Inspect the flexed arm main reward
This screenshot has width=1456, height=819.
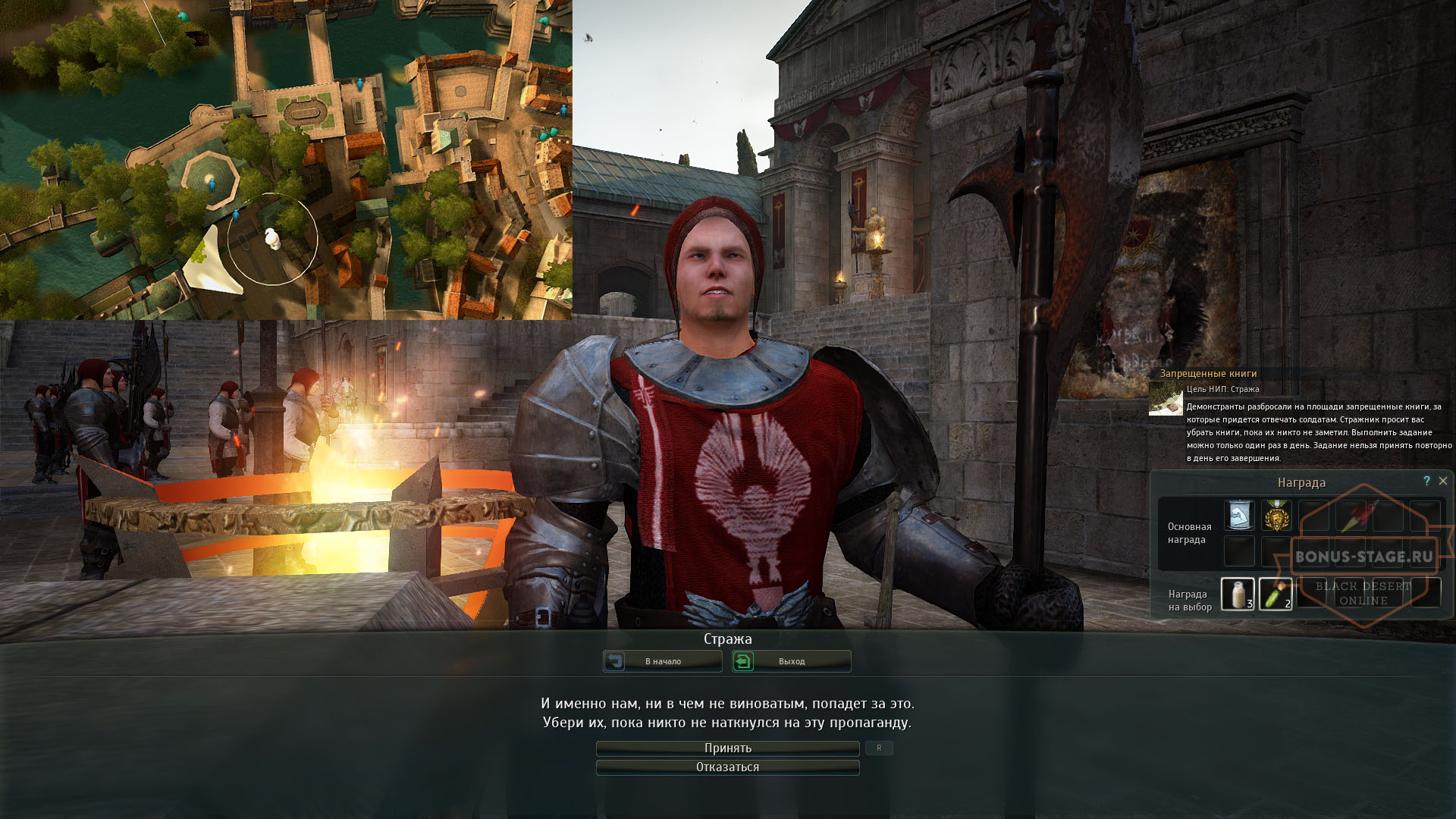tap(1238, 516)
